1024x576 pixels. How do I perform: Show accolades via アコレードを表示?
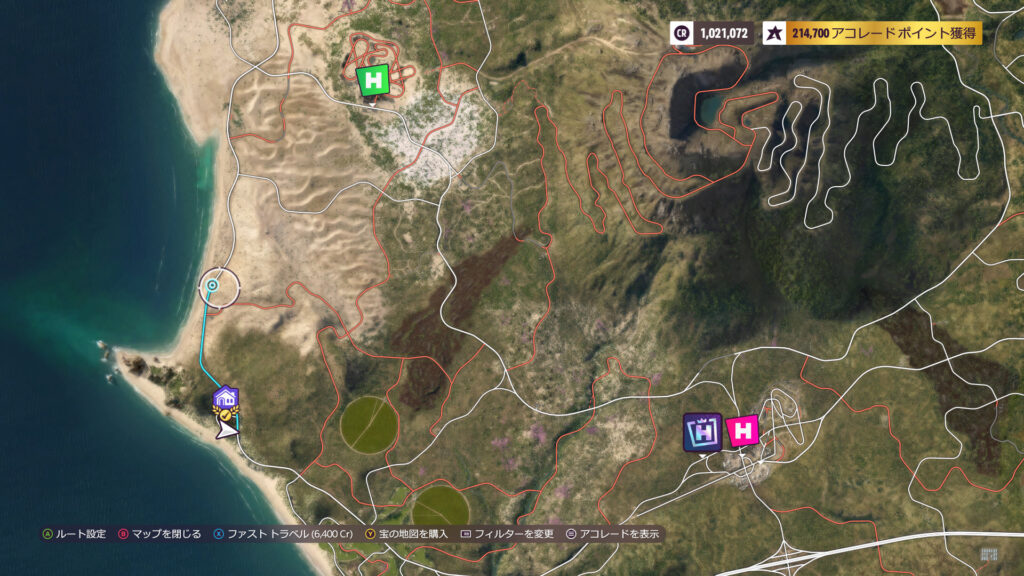point(611,534)
